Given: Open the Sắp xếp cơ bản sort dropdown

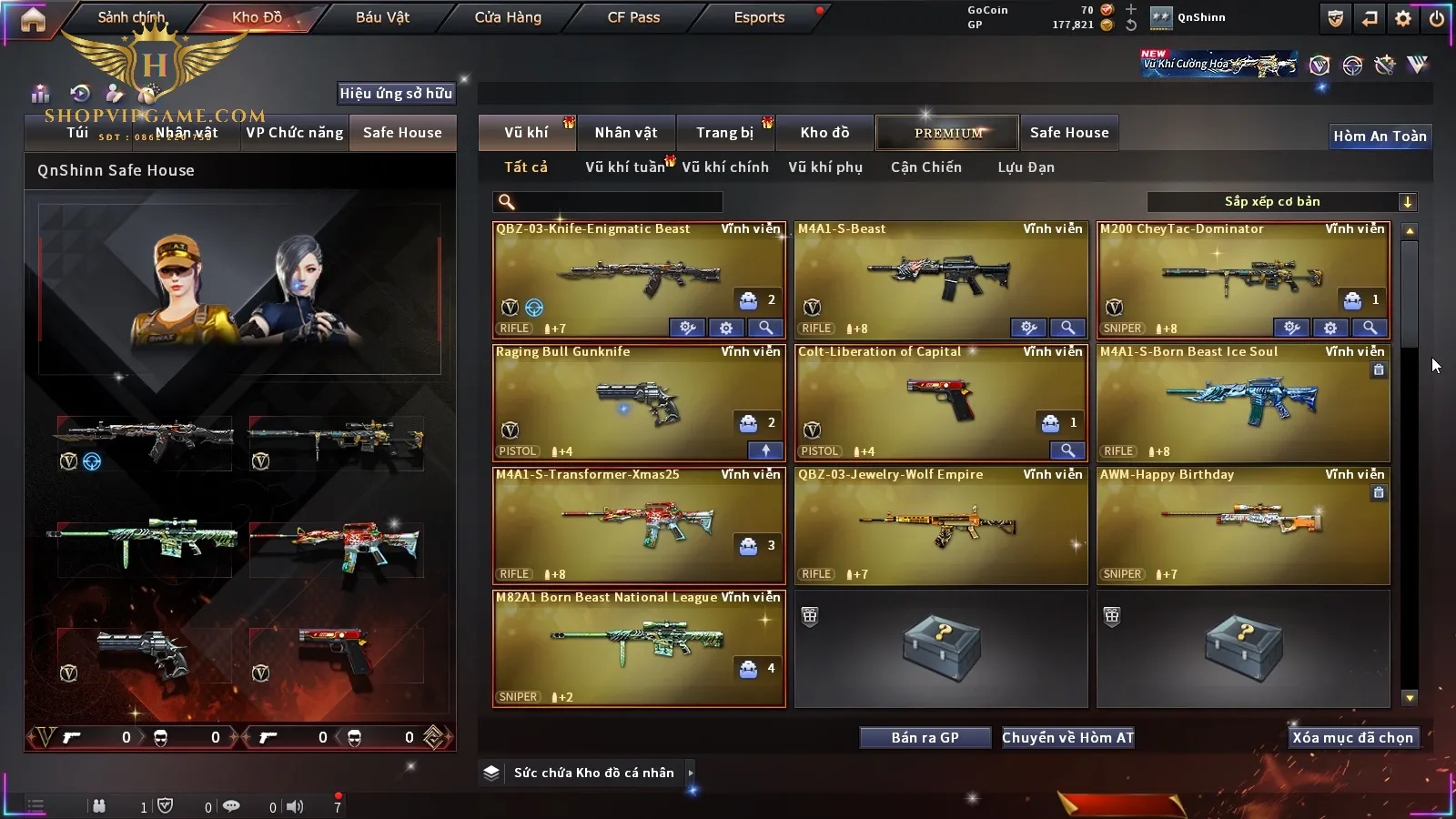Looking at the screenshot, I should click(x=1281, y=202).
